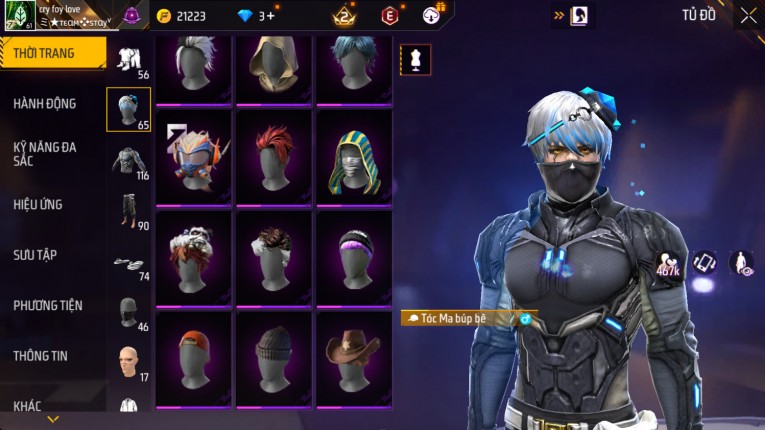Open the KỸ NĂNG ĐA SẮC tab
Viewport: 765px width, 430px height.
(x=45, y=153)
